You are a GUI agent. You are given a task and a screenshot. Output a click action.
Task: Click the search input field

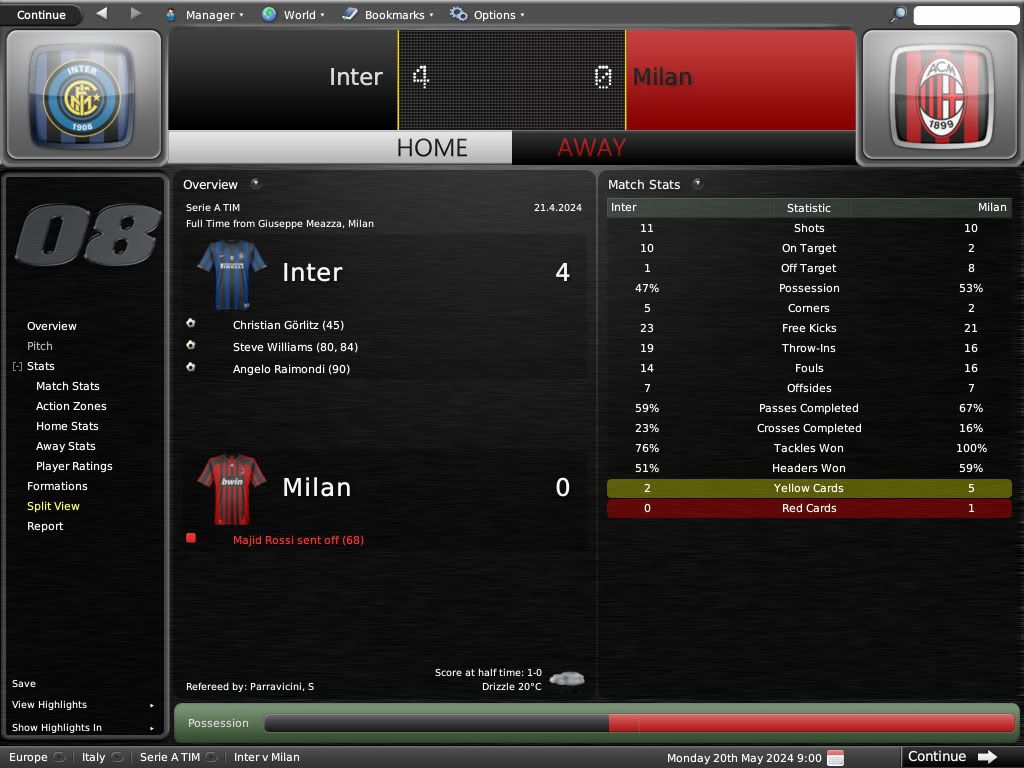pyautogui.click(x=965, y=15)
